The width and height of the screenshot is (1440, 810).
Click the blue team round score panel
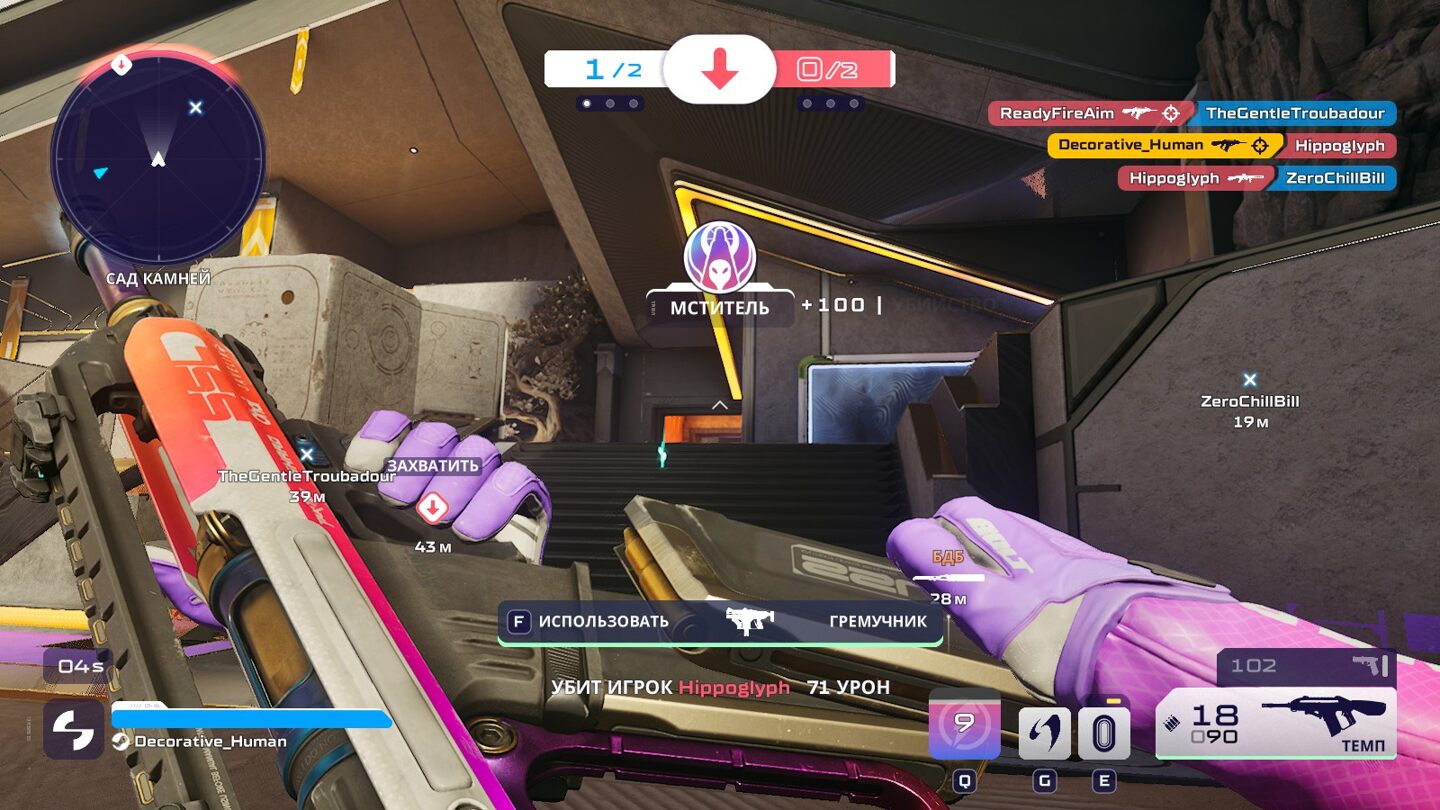click(x=606, y=69)
